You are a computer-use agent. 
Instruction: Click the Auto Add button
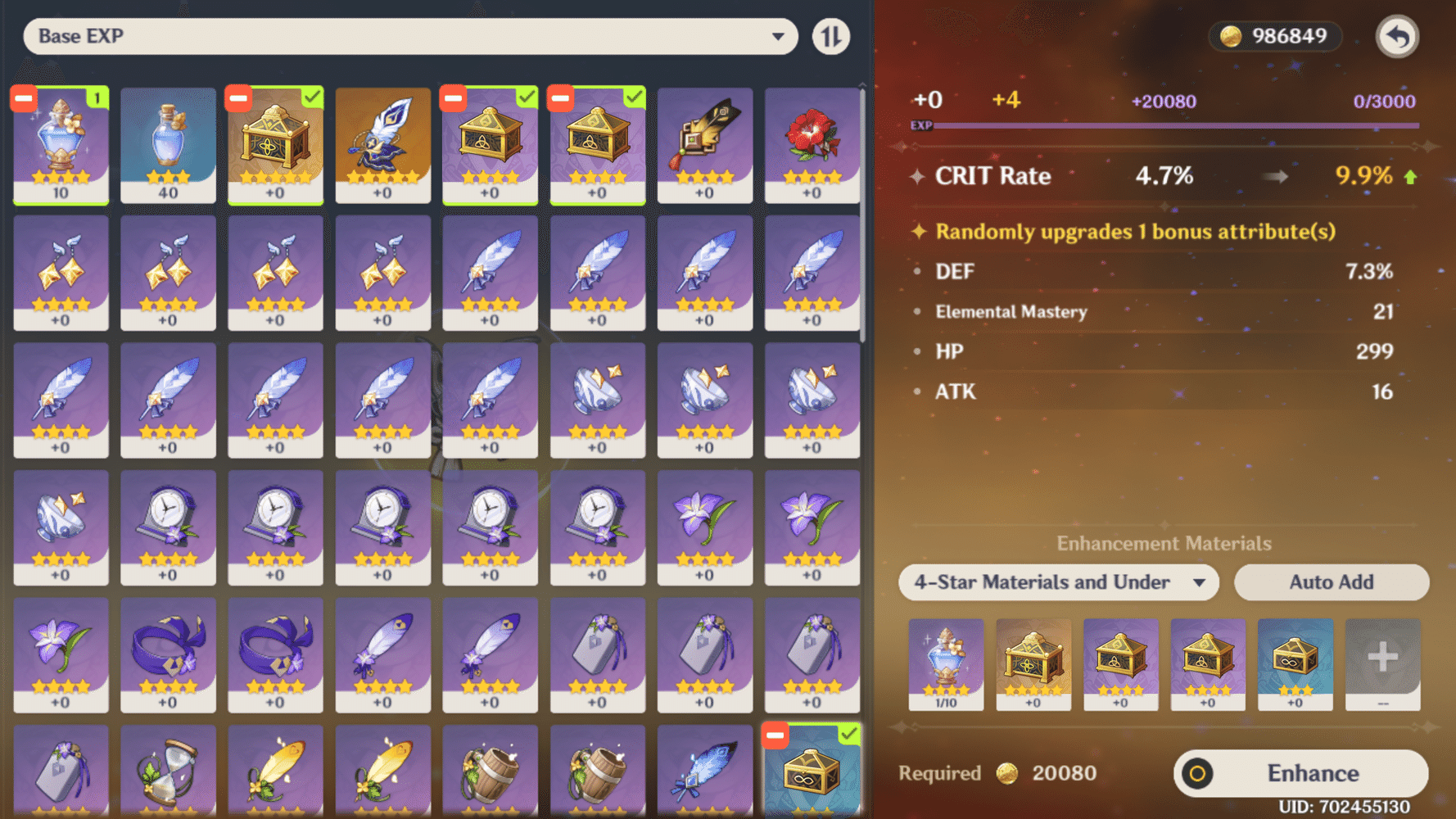1332,582
